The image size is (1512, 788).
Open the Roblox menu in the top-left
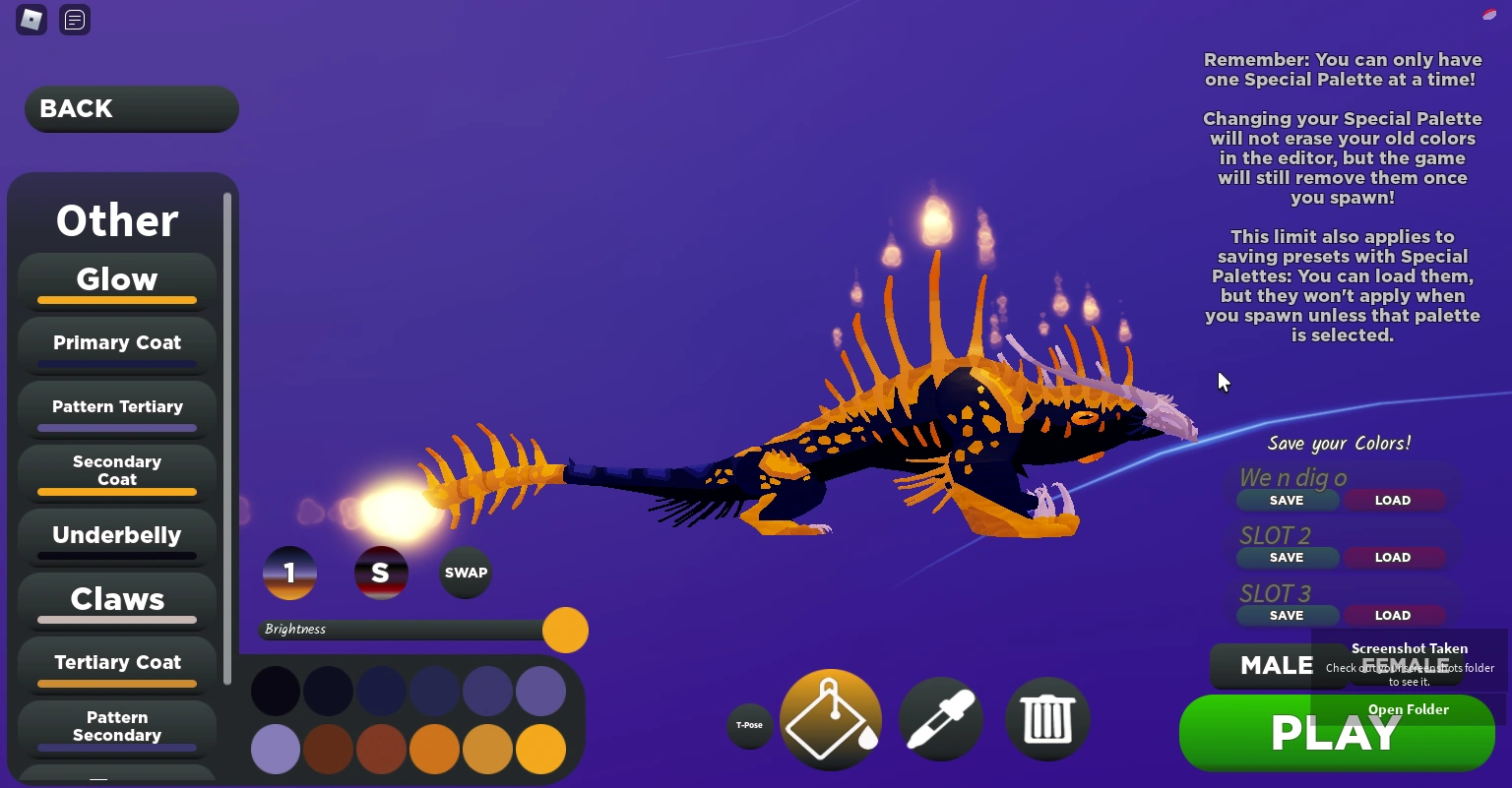[x=31, y=20]
